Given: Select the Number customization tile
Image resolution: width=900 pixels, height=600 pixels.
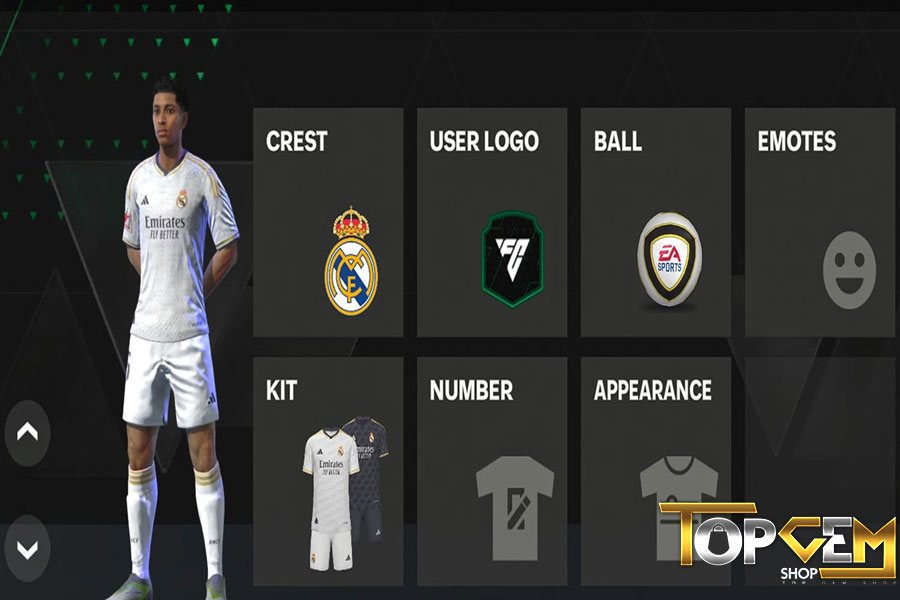Looking at the screenshot, I should [492, 471].
